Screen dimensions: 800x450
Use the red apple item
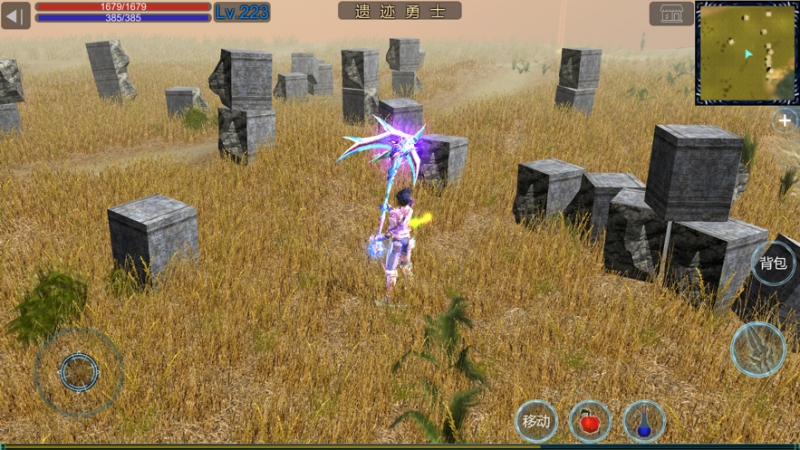pos(590,421)
